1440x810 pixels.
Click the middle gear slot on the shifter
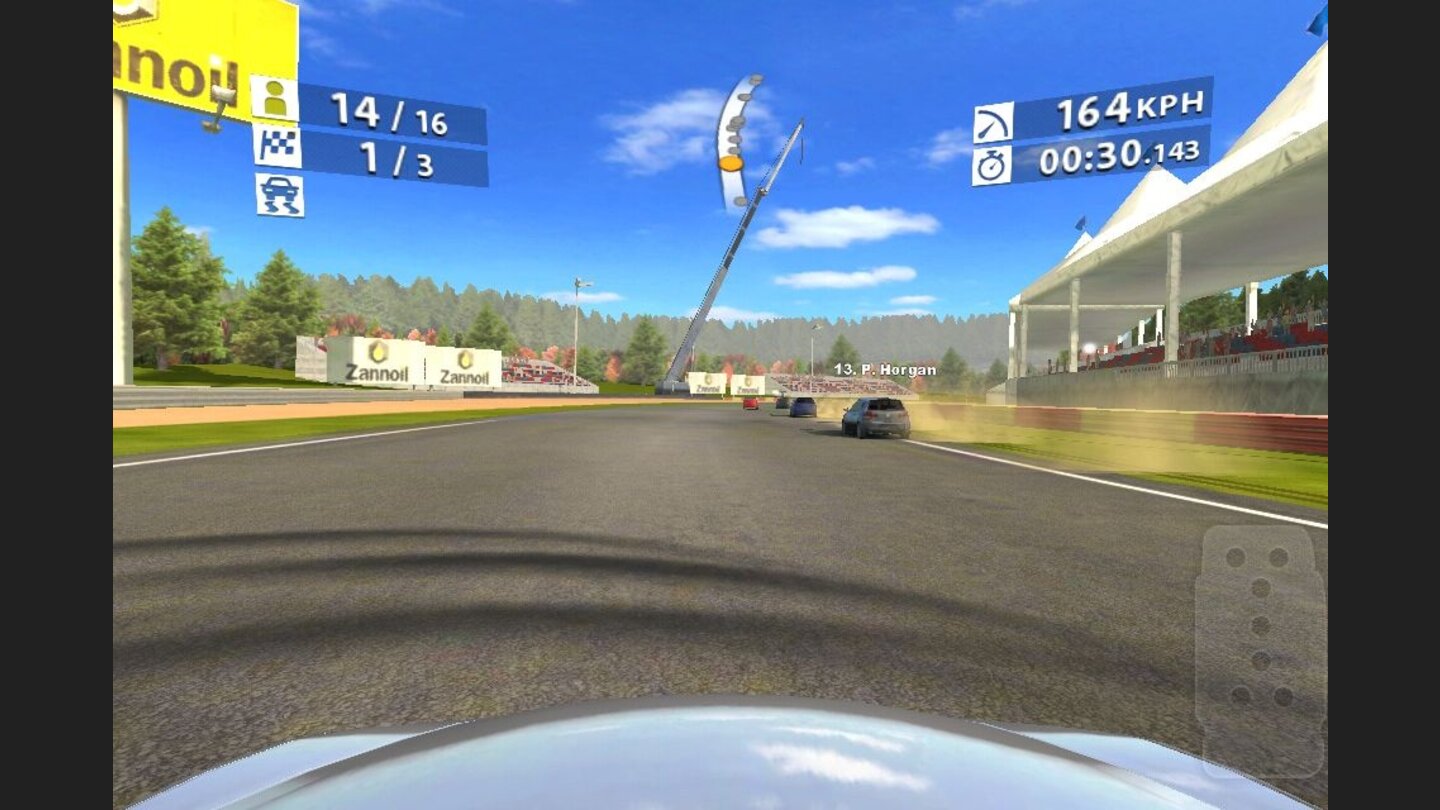pyautogui.click(x=1262, y=625)
